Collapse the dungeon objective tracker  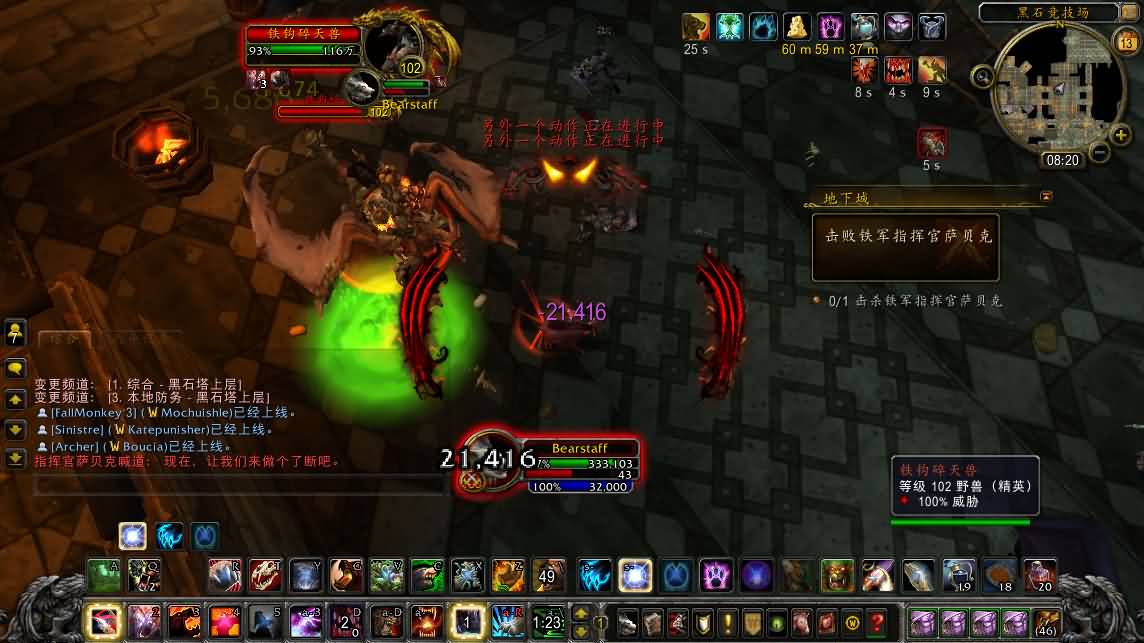(1046, 197)
